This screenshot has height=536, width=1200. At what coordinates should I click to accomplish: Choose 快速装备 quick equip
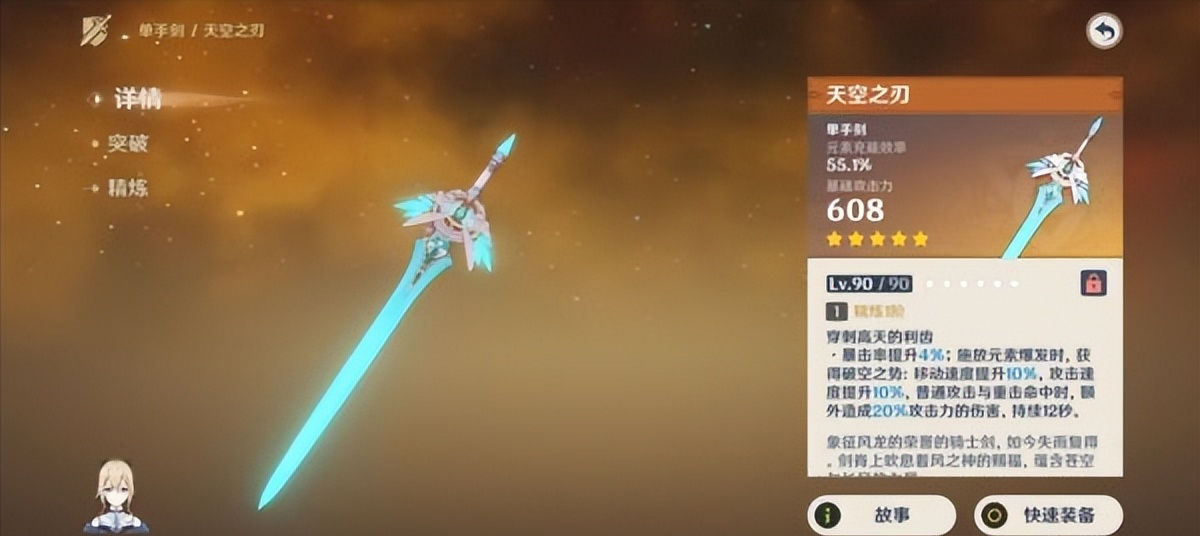(x=1047, y=515)
